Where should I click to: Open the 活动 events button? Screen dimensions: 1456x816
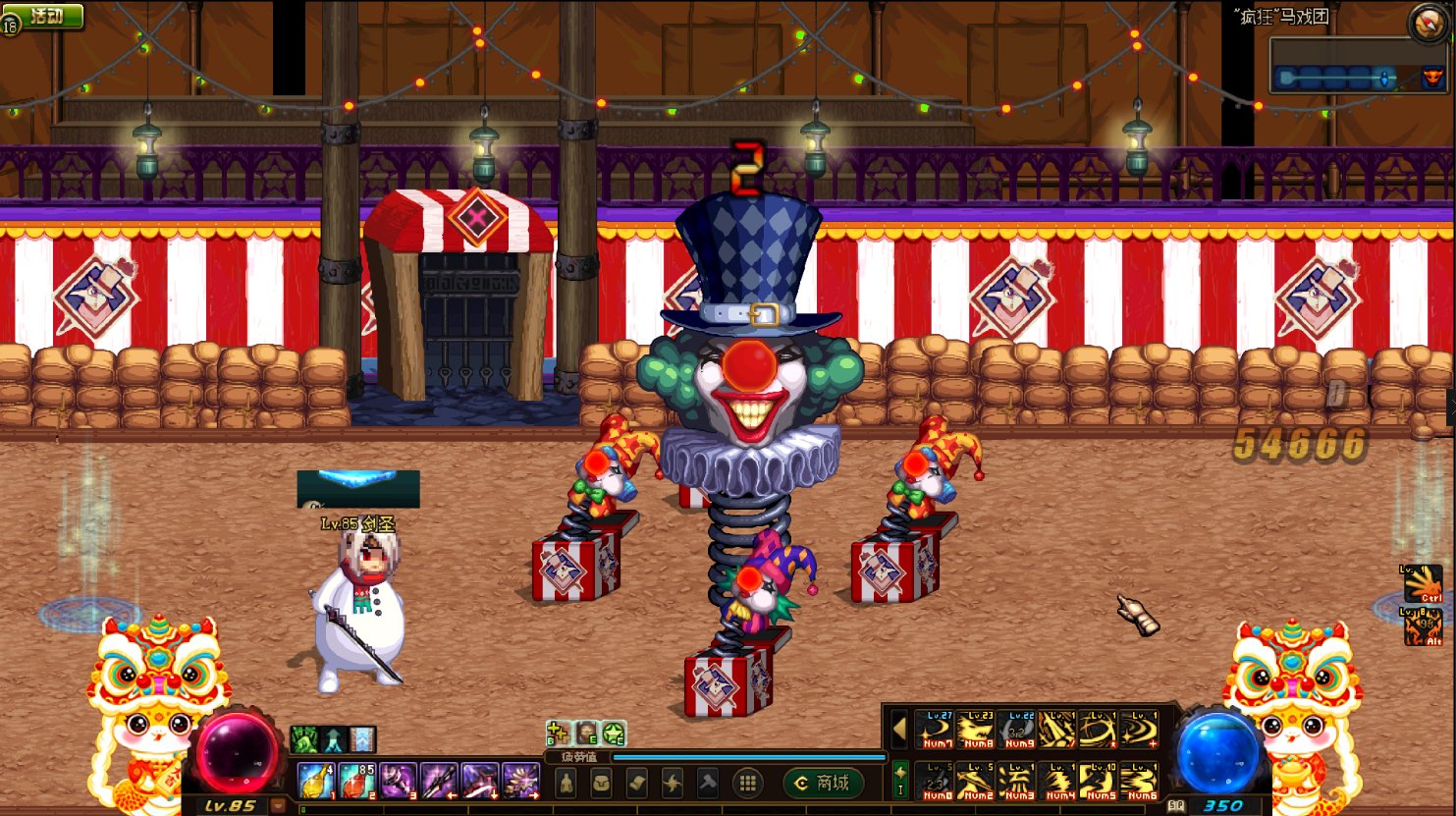tap(45, 17)
